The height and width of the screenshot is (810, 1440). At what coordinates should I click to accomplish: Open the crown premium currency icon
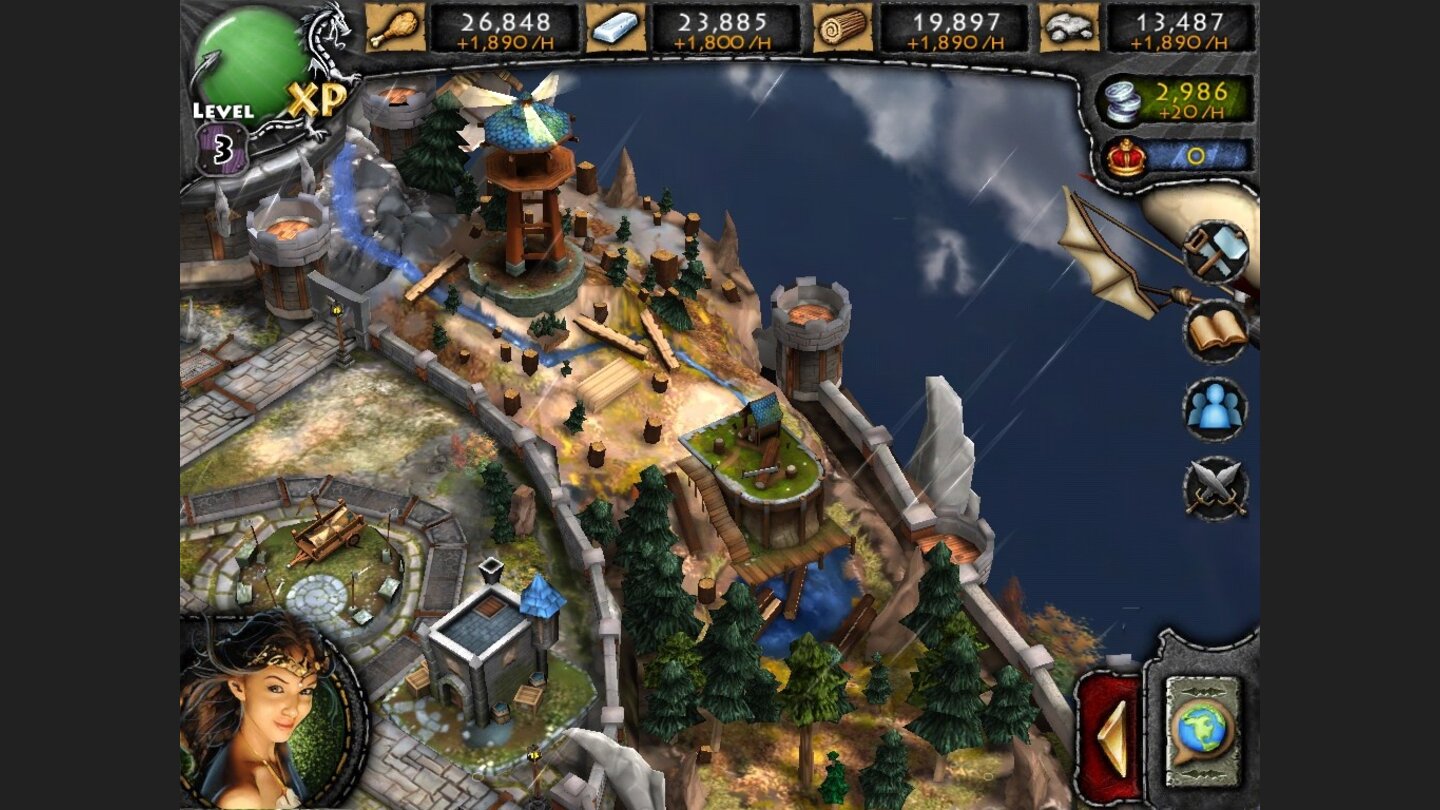pyautogui.click(x=1124, y=155)
